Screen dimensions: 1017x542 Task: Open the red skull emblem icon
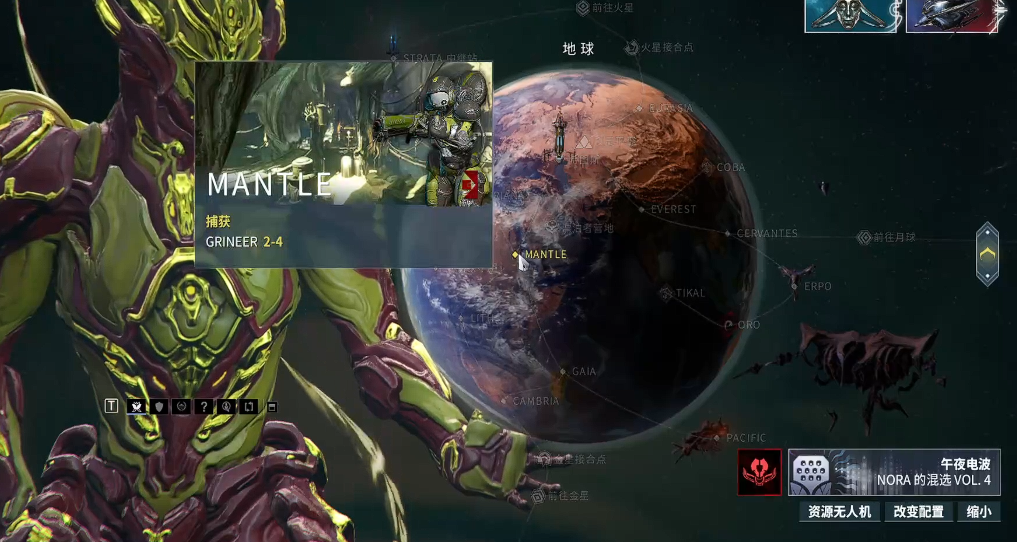[x=760, y=472]
